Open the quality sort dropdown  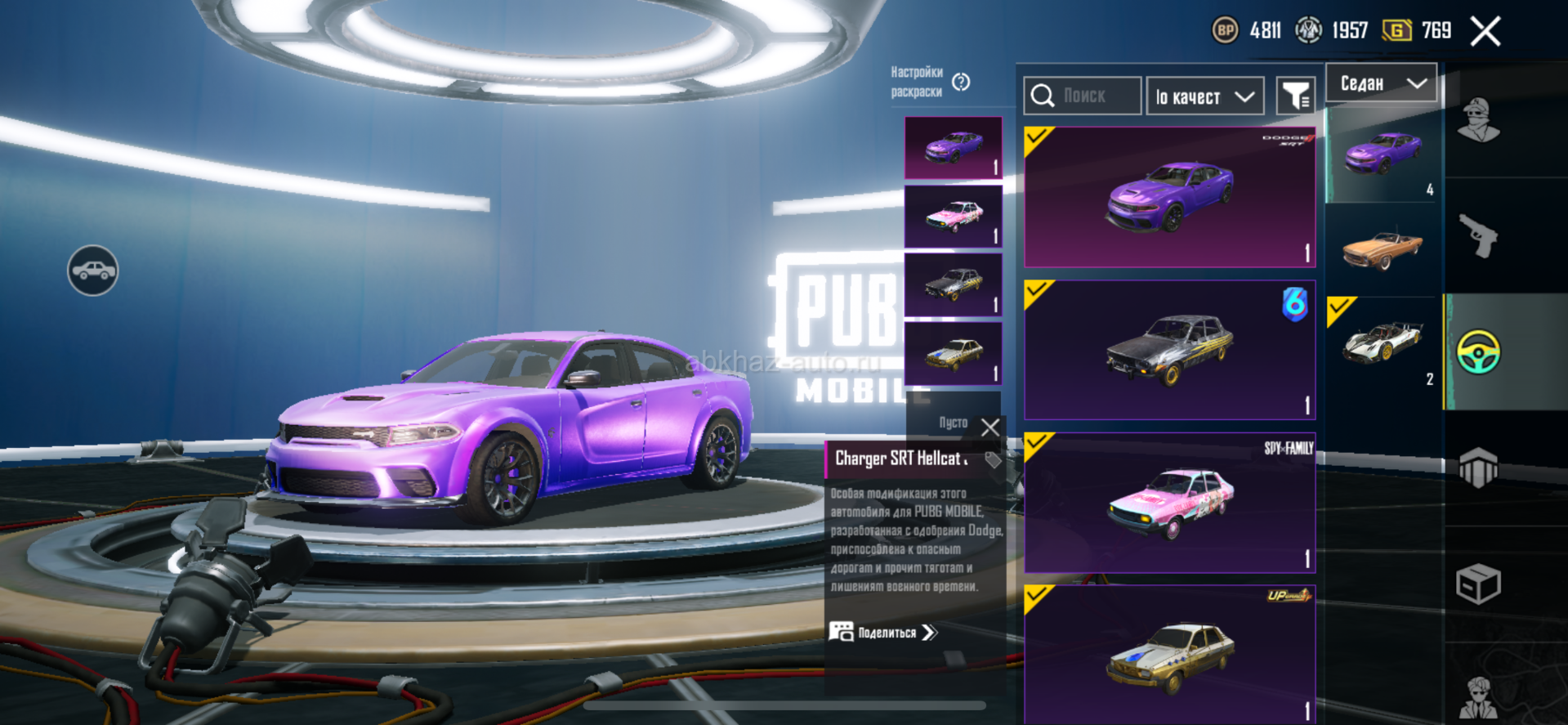pyautogui.click(x=1204, y=97)
